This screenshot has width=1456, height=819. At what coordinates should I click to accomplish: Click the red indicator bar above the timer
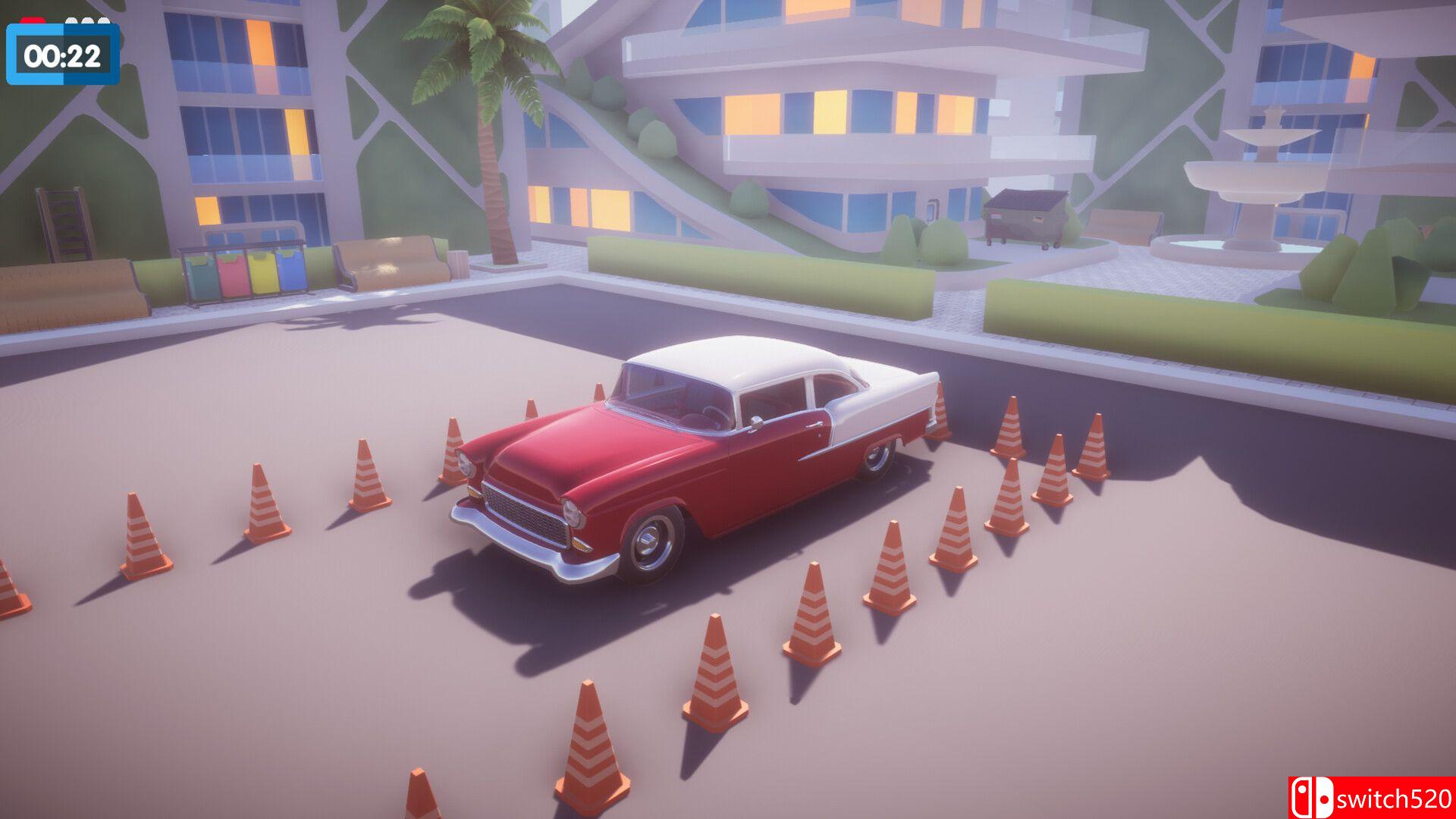coord(33,20)
